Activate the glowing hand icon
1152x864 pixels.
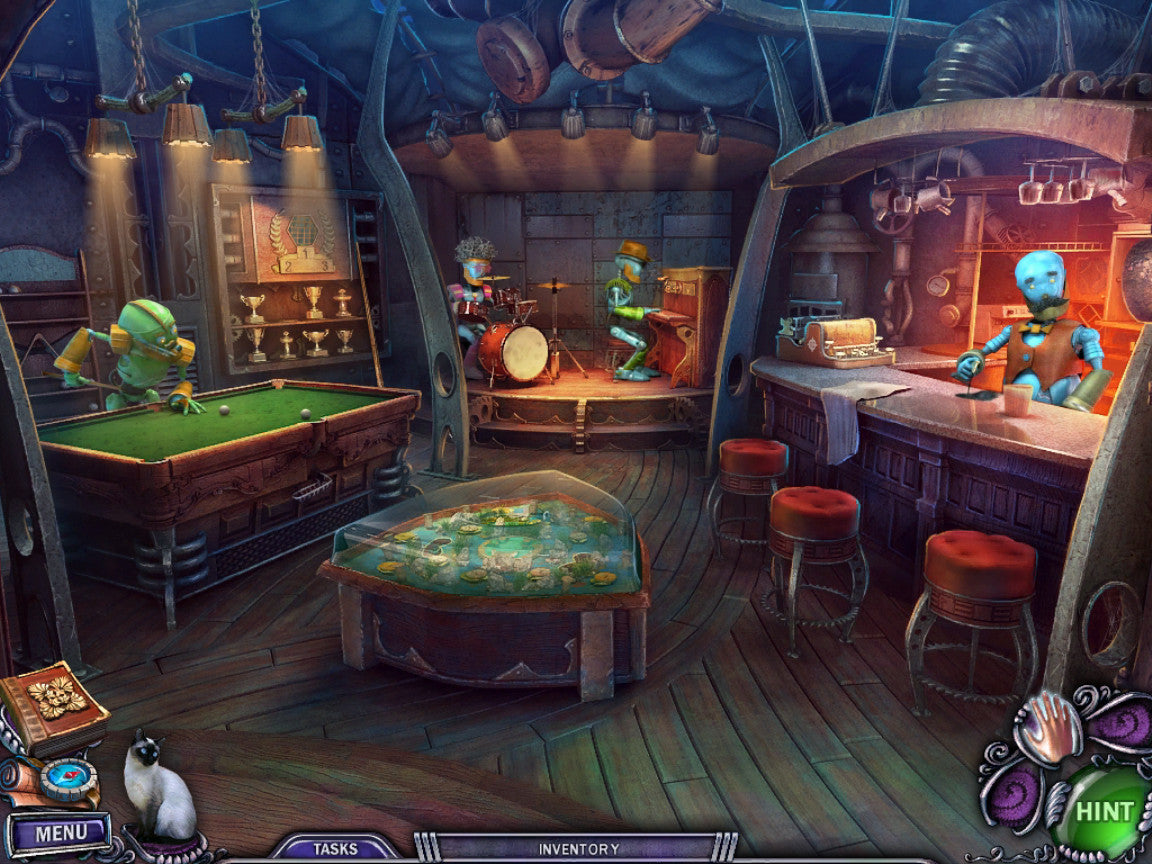pos(1047,725)
